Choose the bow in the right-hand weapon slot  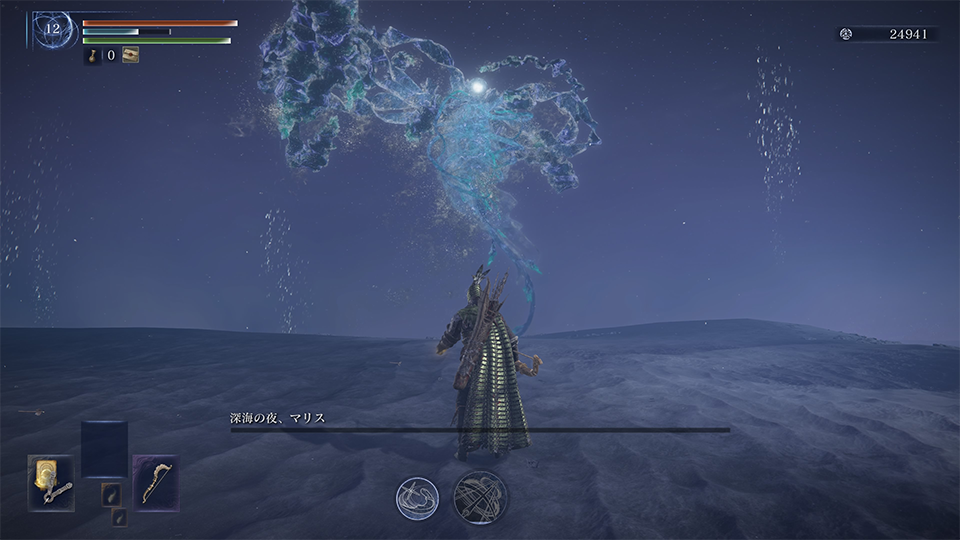click(156, 482)
